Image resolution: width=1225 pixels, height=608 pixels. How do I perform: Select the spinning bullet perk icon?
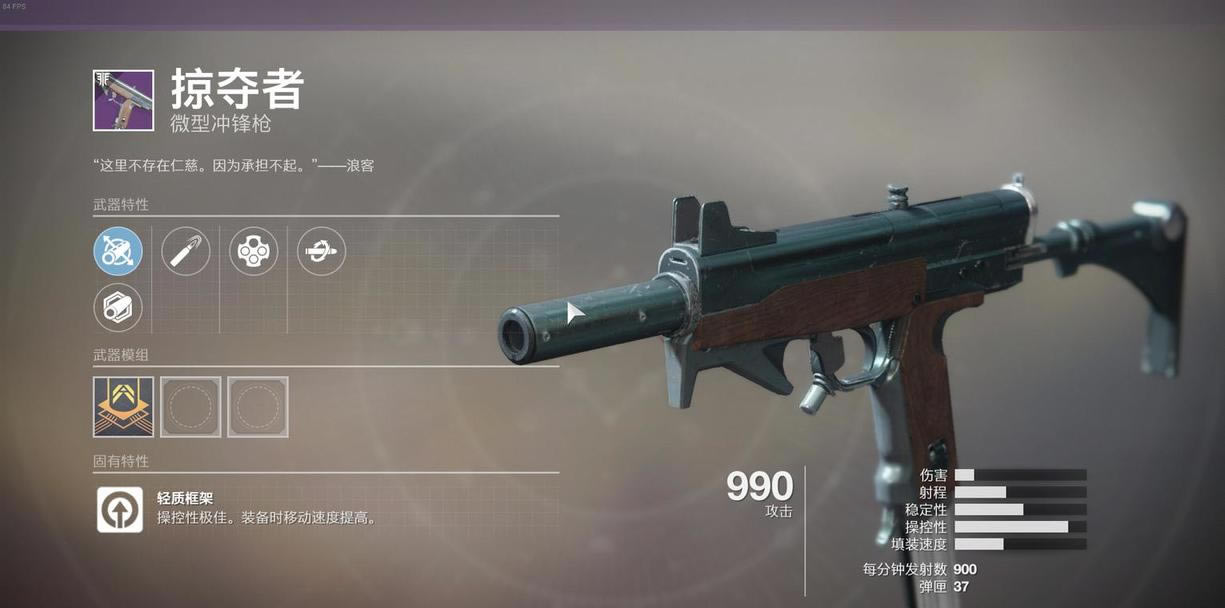click(321, 251)
